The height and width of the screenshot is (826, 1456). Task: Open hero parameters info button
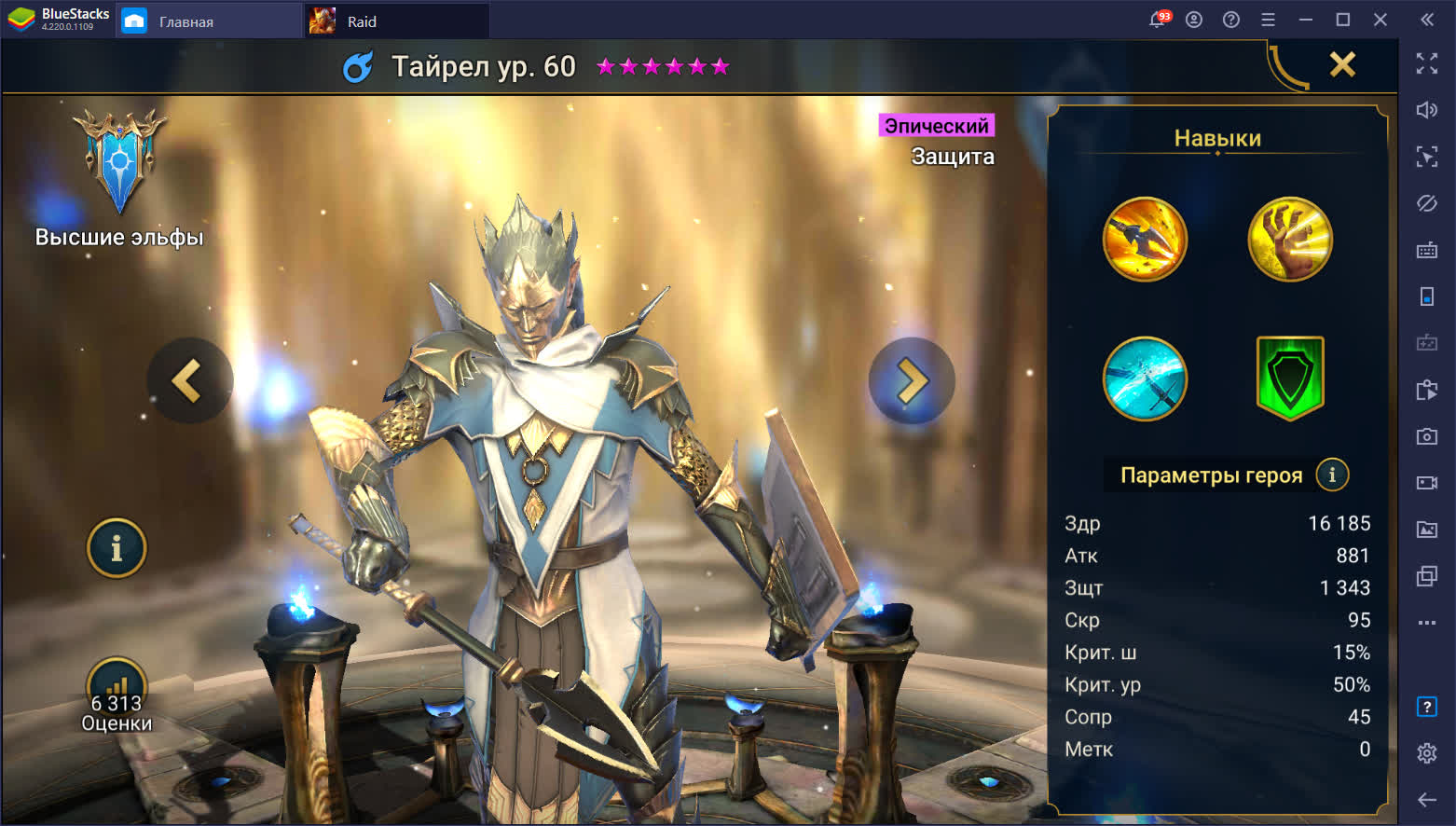1332,475
